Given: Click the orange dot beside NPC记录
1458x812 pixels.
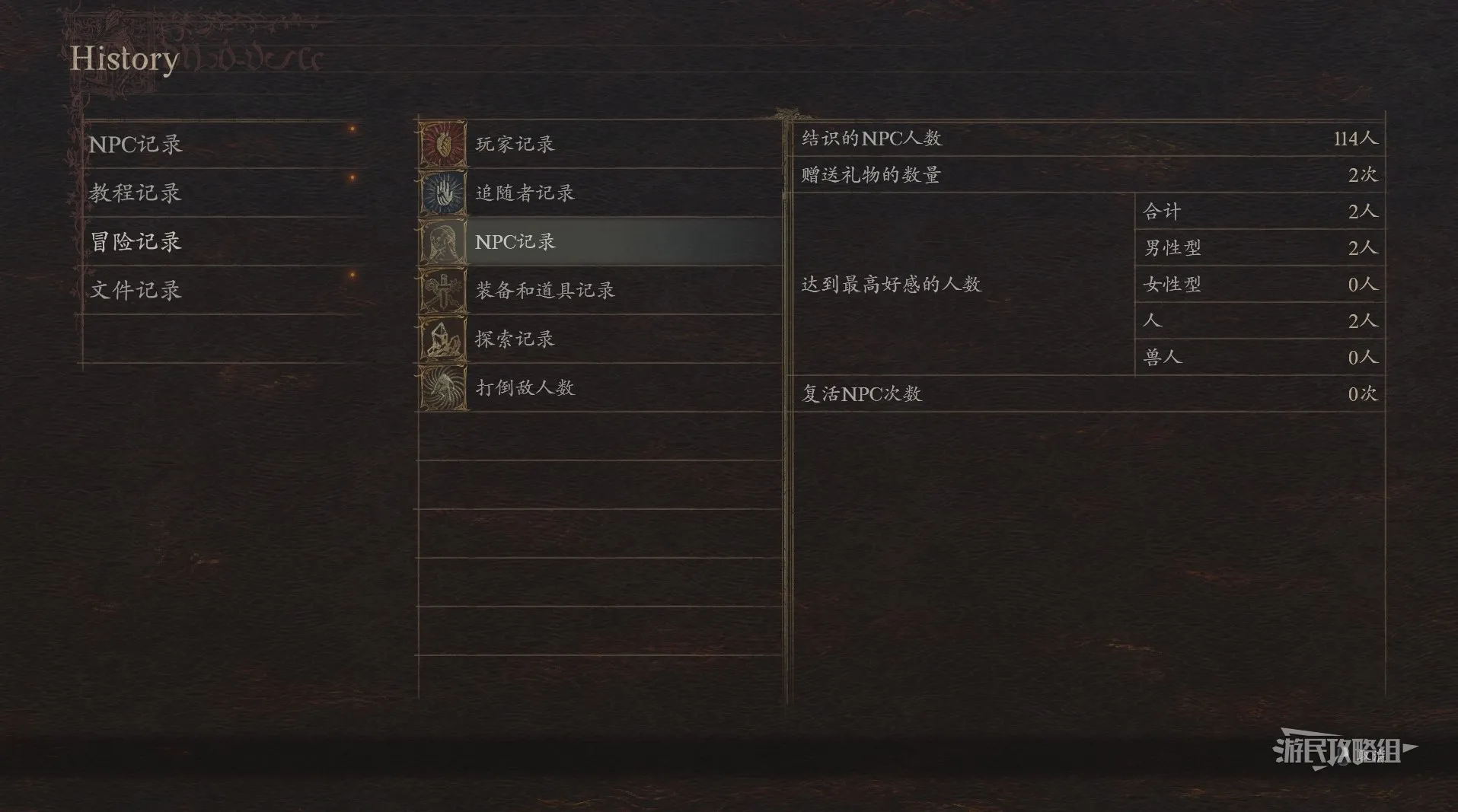Looking at the screenshot, I should (x=352, y=129).
